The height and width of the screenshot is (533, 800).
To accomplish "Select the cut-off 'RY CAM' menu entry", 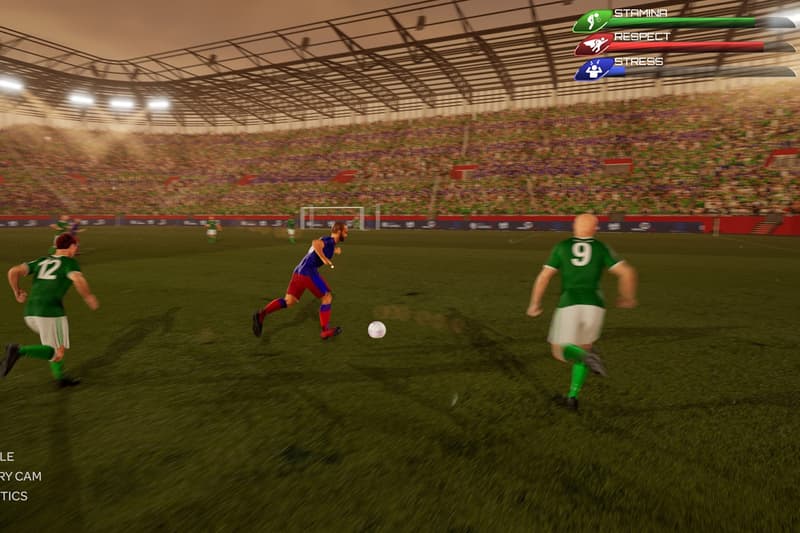I will pyautogui.click(x=21, y=476).
